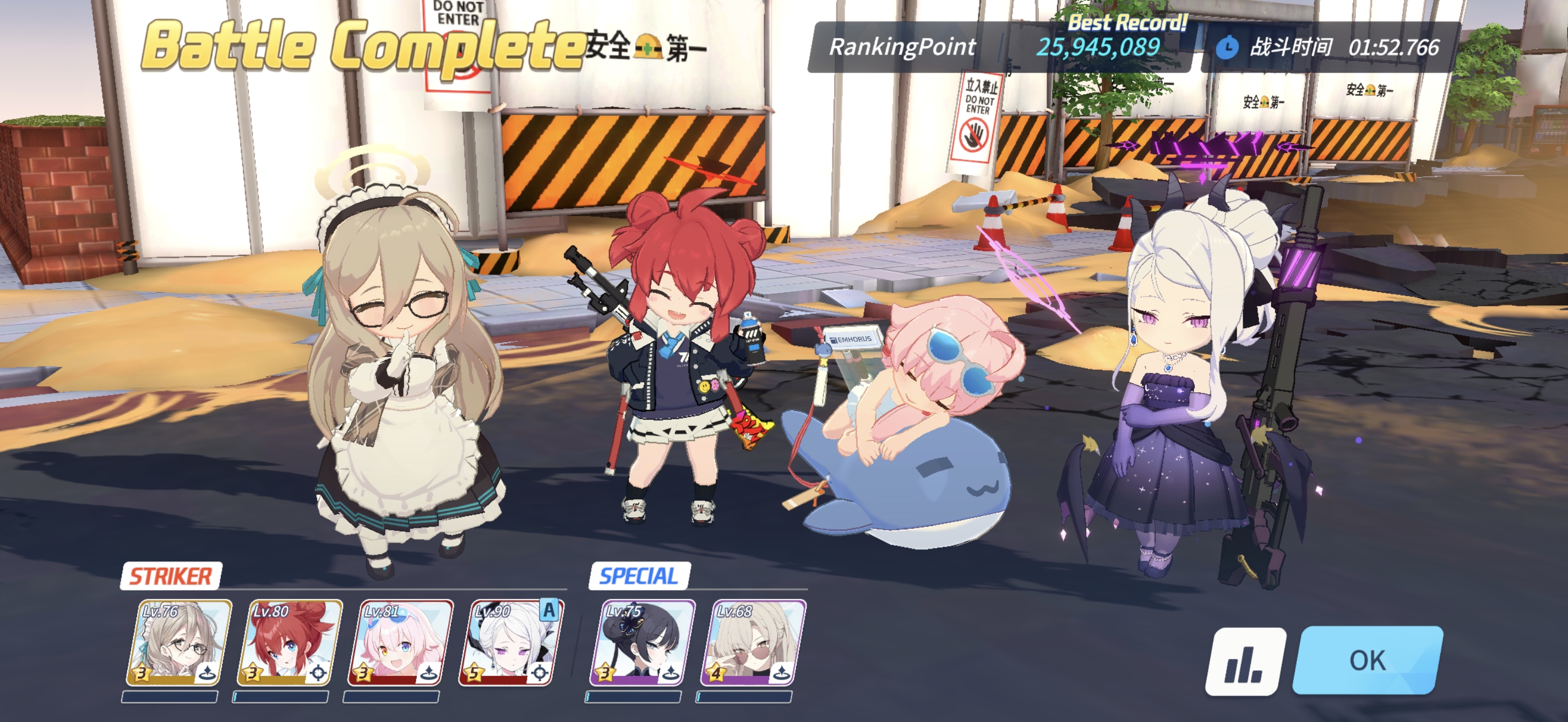
Task: Select the Lv.76 maid striker portrait
Action: 179,642
